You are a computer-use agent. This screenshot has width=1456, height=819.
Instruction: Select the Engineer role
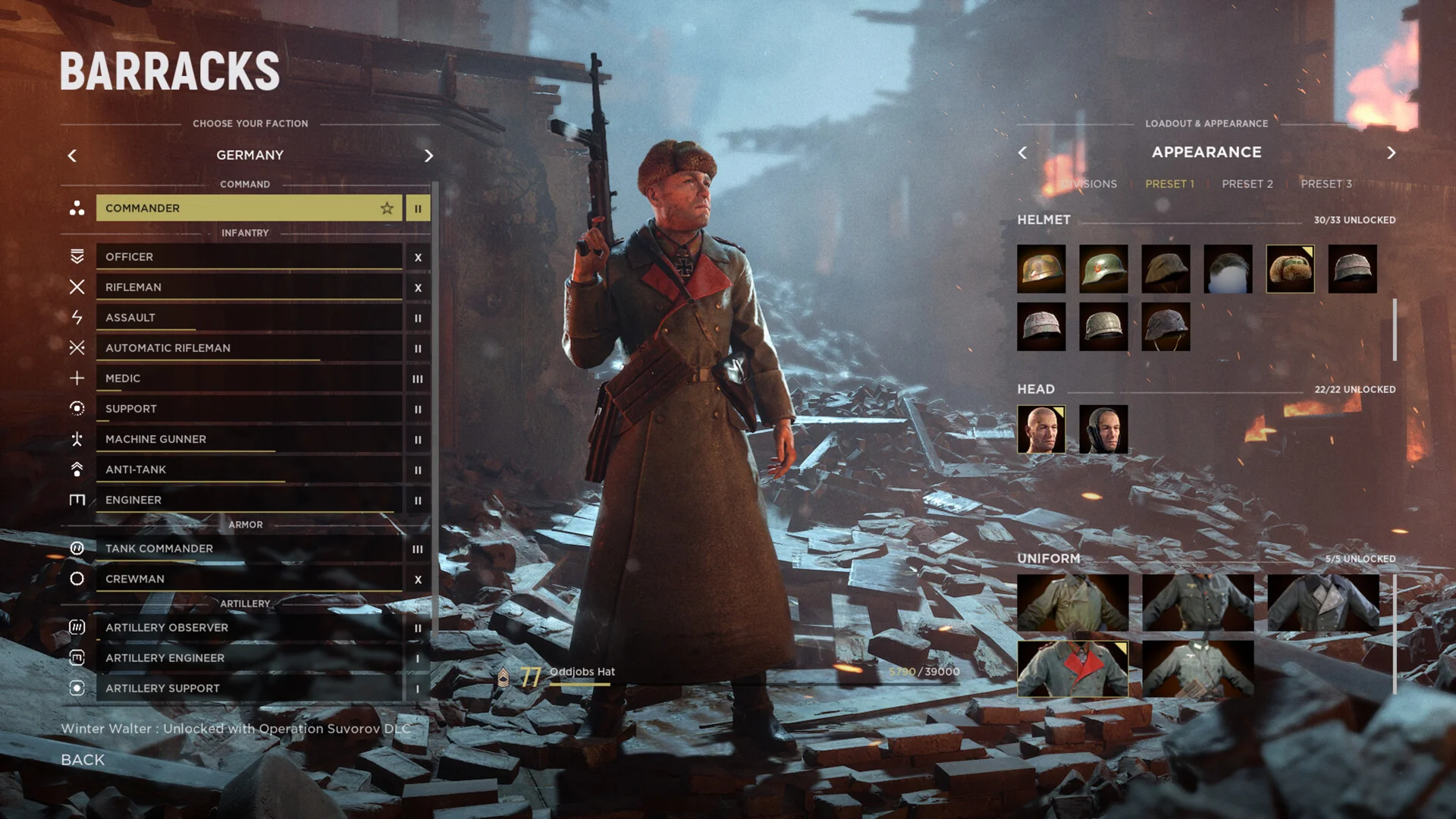pos(249,500)
